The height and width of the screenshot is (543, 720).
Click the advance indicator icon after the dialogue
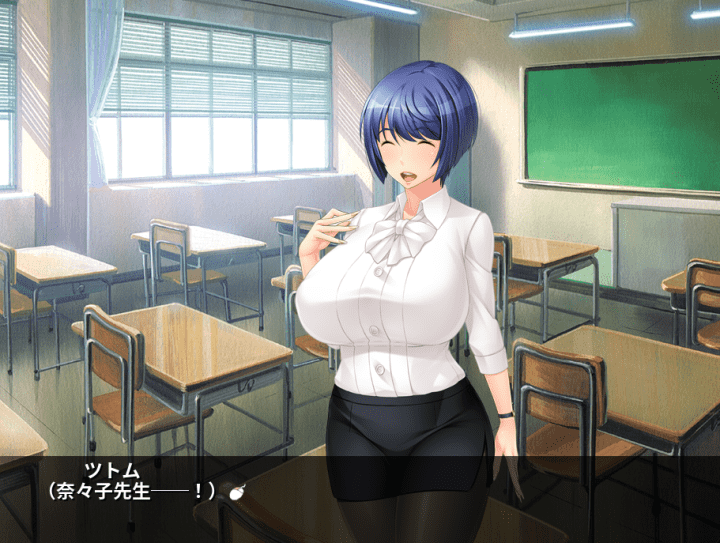point(238,491)
